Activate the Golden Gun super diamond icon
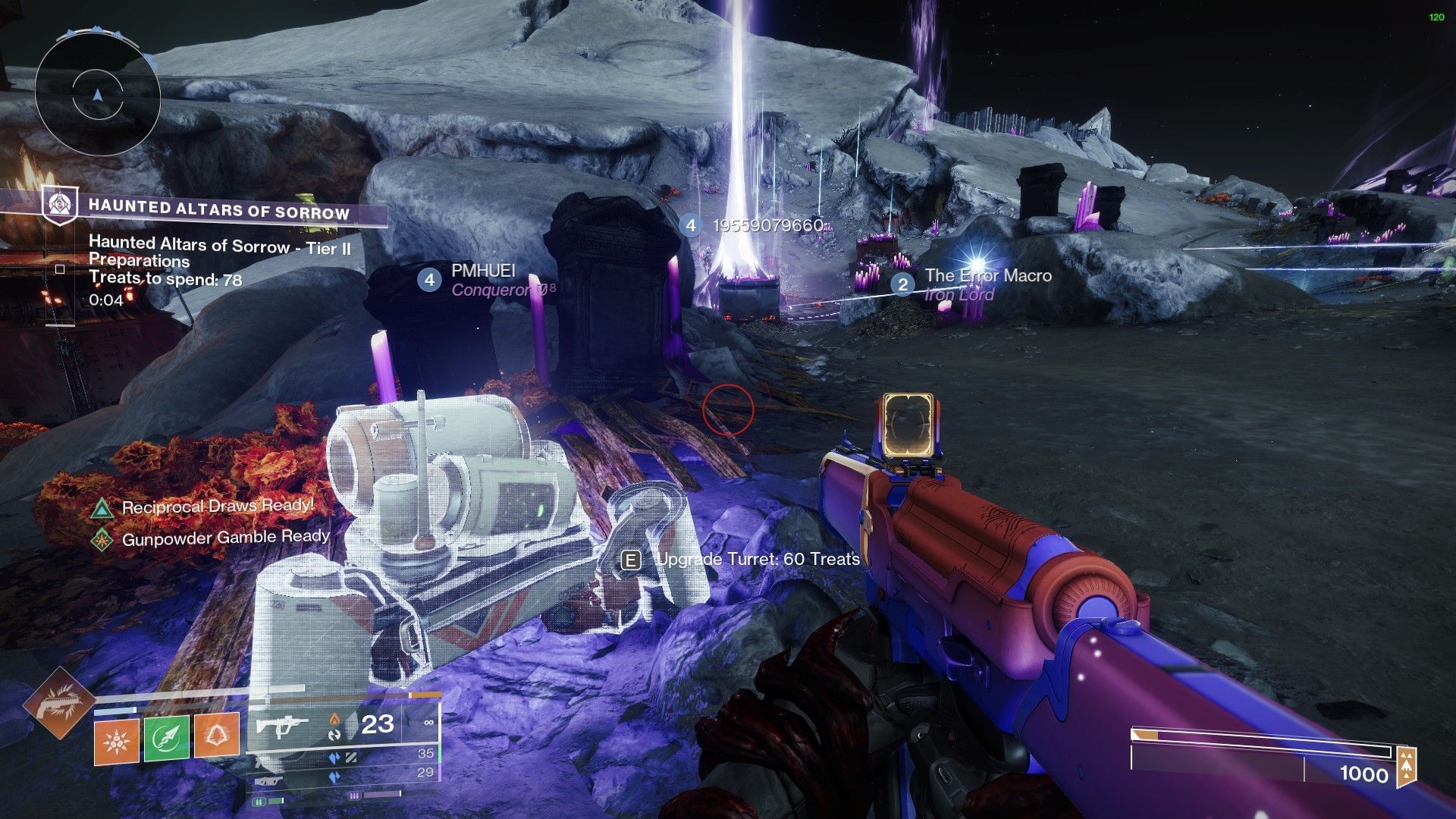 58,703
